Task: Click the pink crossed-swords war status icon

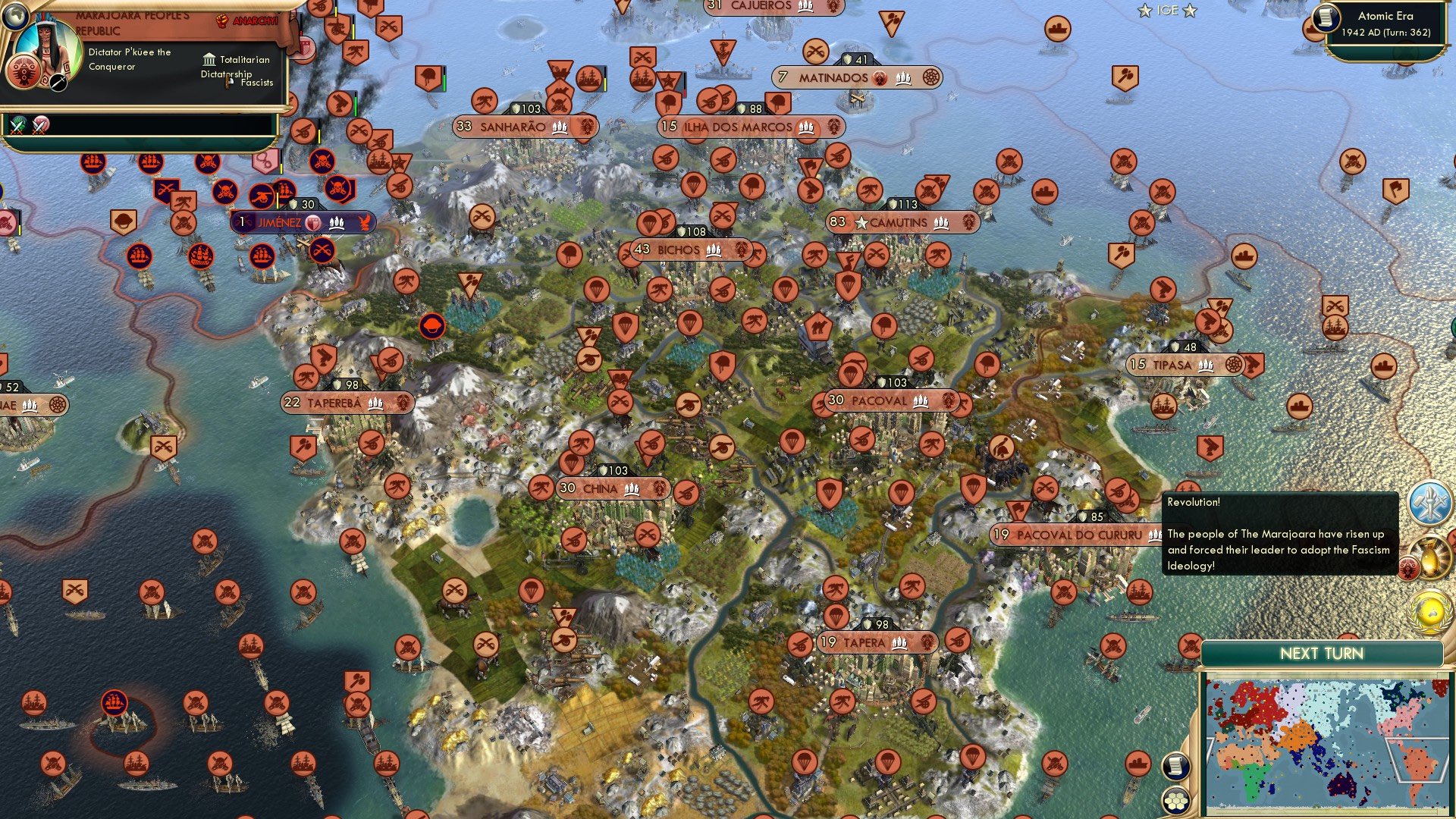Action: click(38, 126)
